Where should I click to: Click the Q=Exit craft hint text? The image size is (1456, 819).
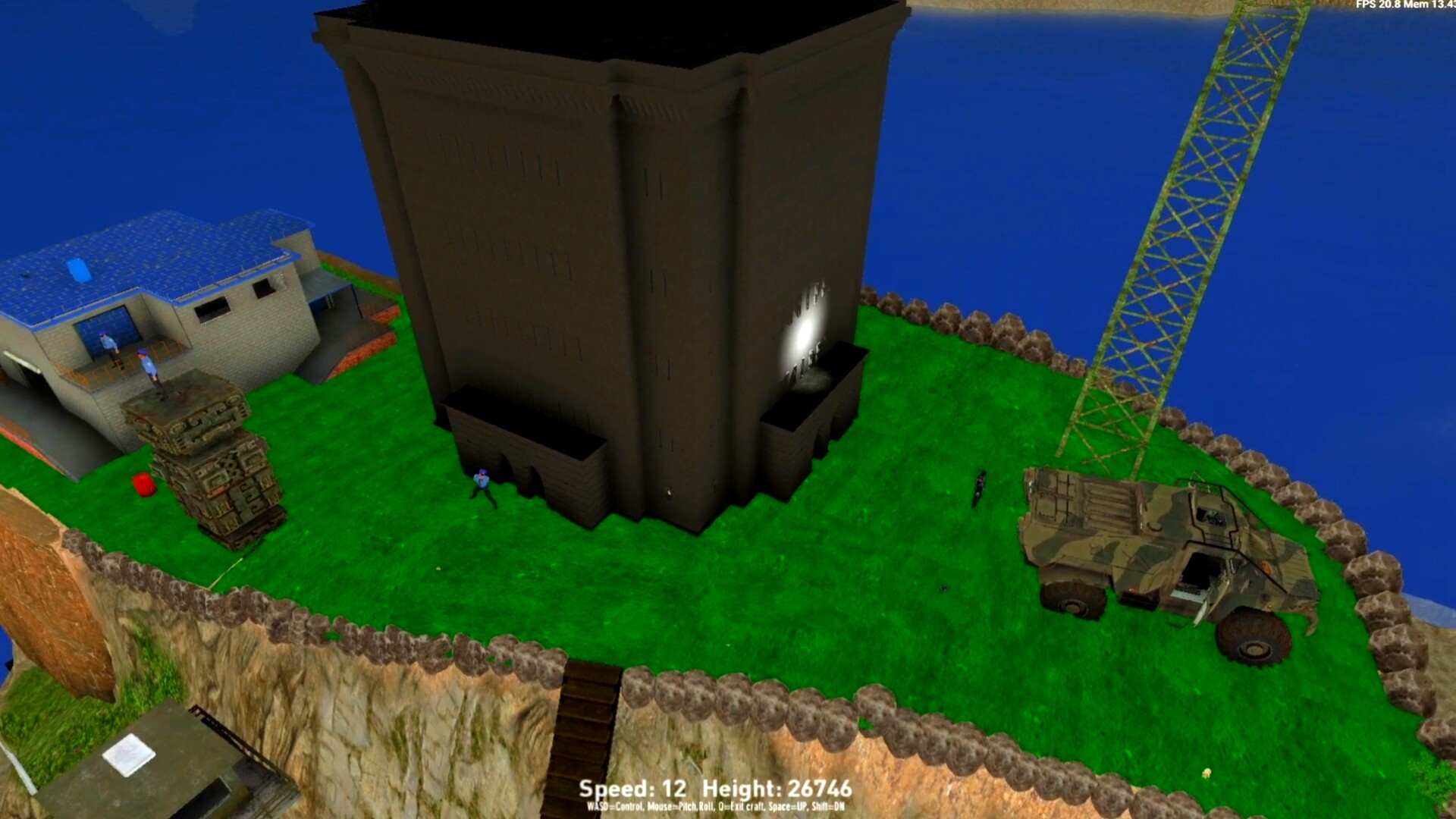click(743, 808)
